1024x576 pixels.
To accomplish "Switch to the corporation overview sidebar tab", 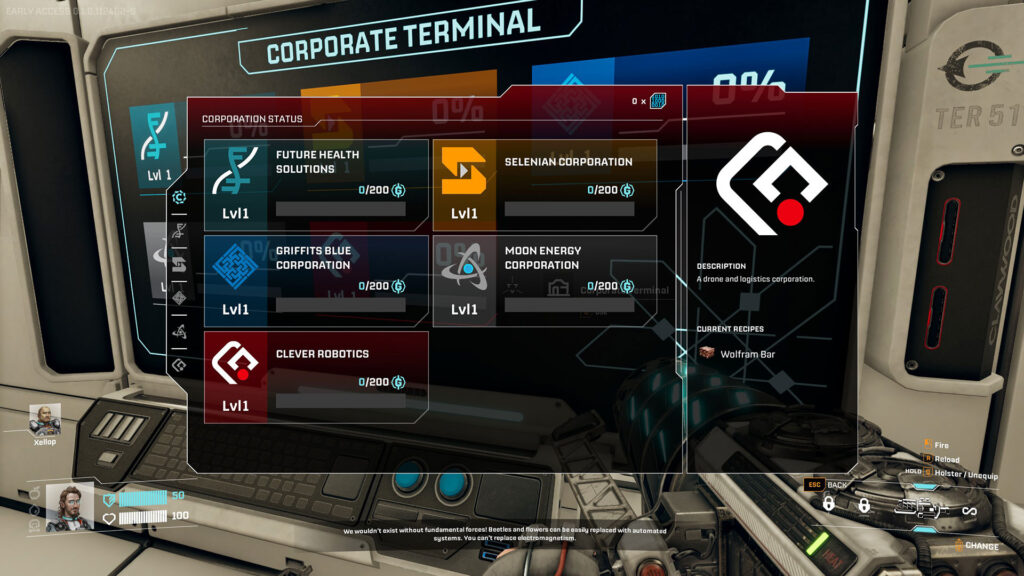I will [x=179, y=197].
